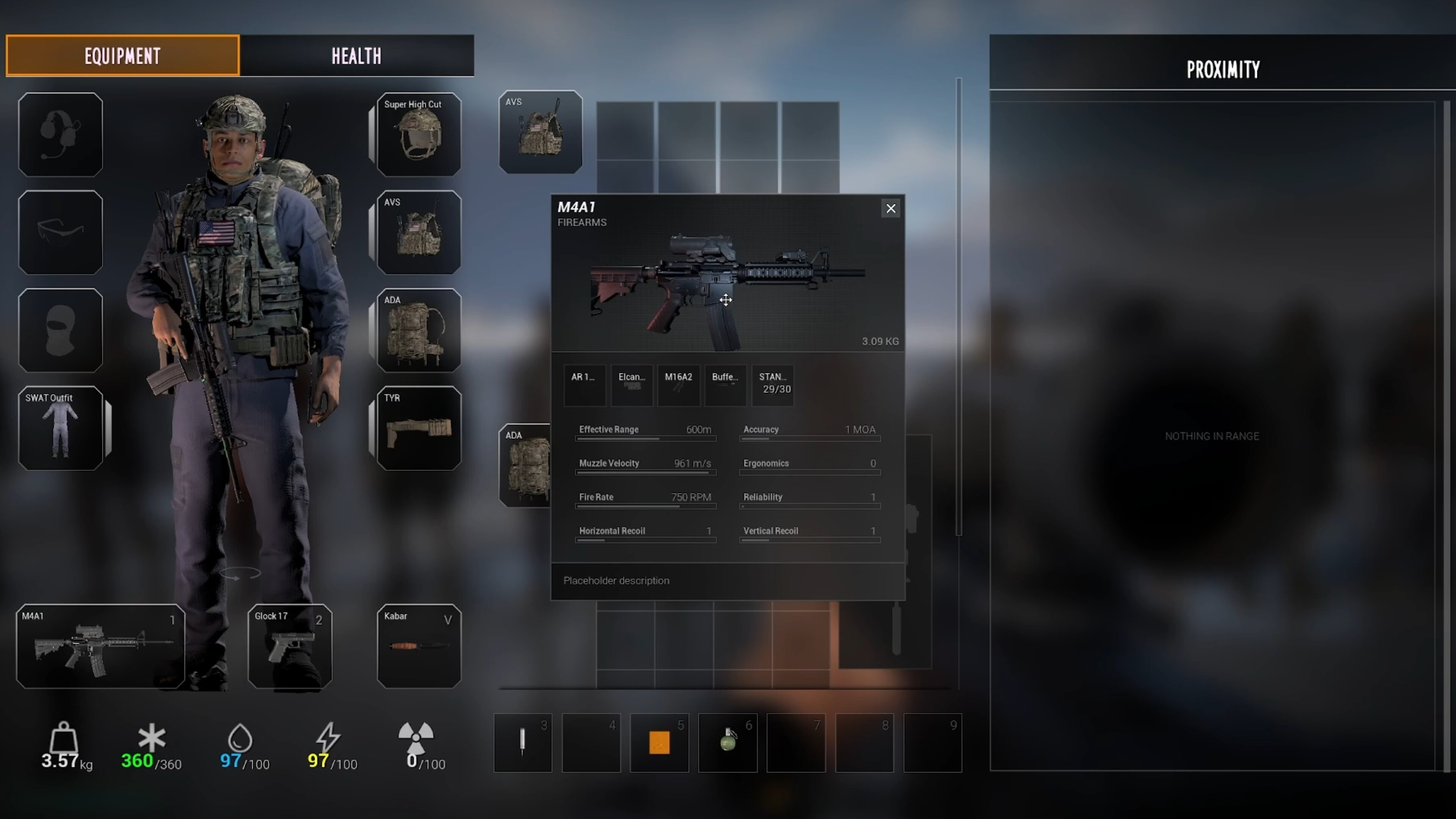Open the M16A2 attachment slot
This screenshot has height=819, width=1456.
[x=678, y=385]
